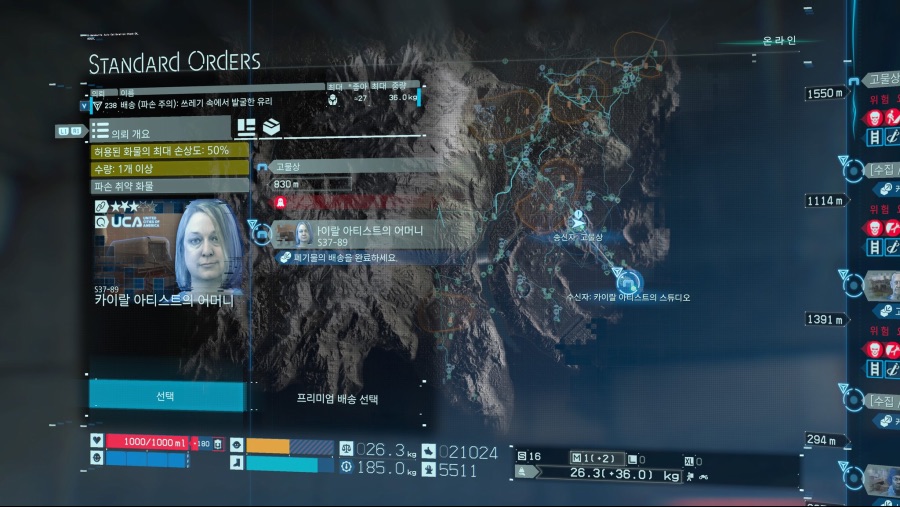
Task: Select the 카이랄 아티스트의 어머니 recipient entry
Action: pyautogui.click(x=360, y=234)
